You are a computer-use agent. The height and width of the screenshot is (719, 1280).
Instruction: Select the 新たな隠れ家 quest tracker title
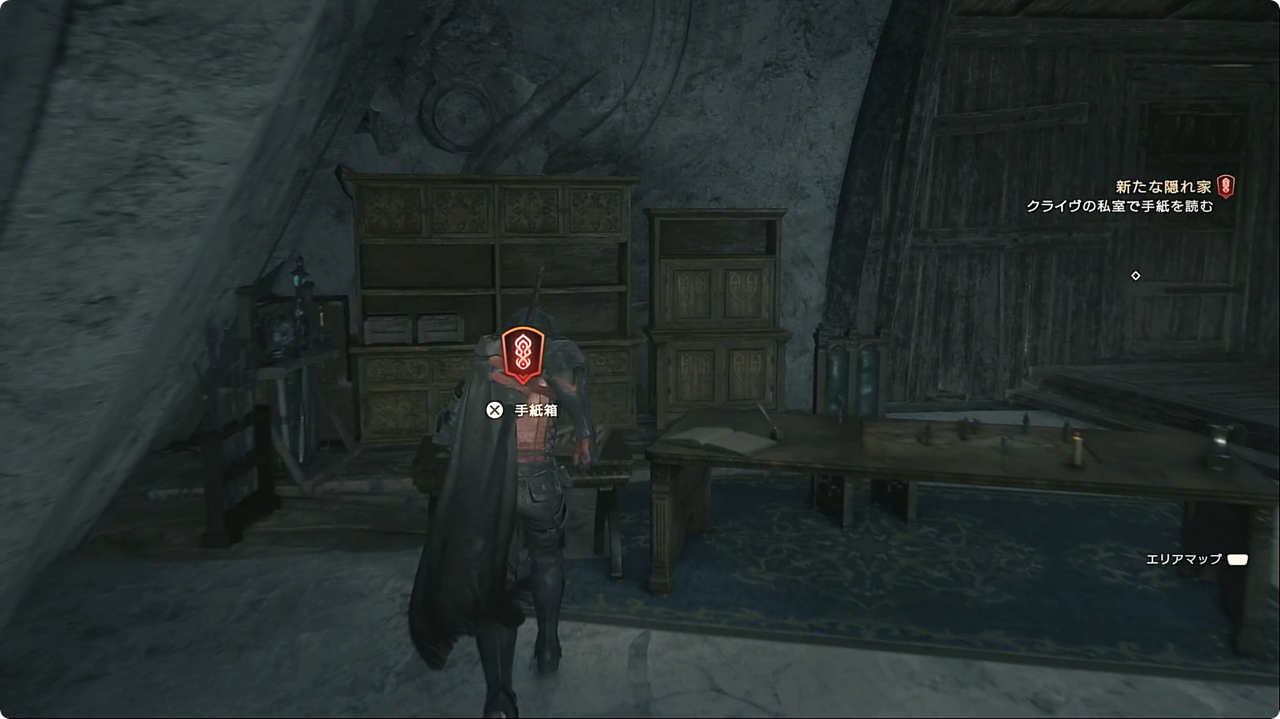click(x=1163, y=187)
